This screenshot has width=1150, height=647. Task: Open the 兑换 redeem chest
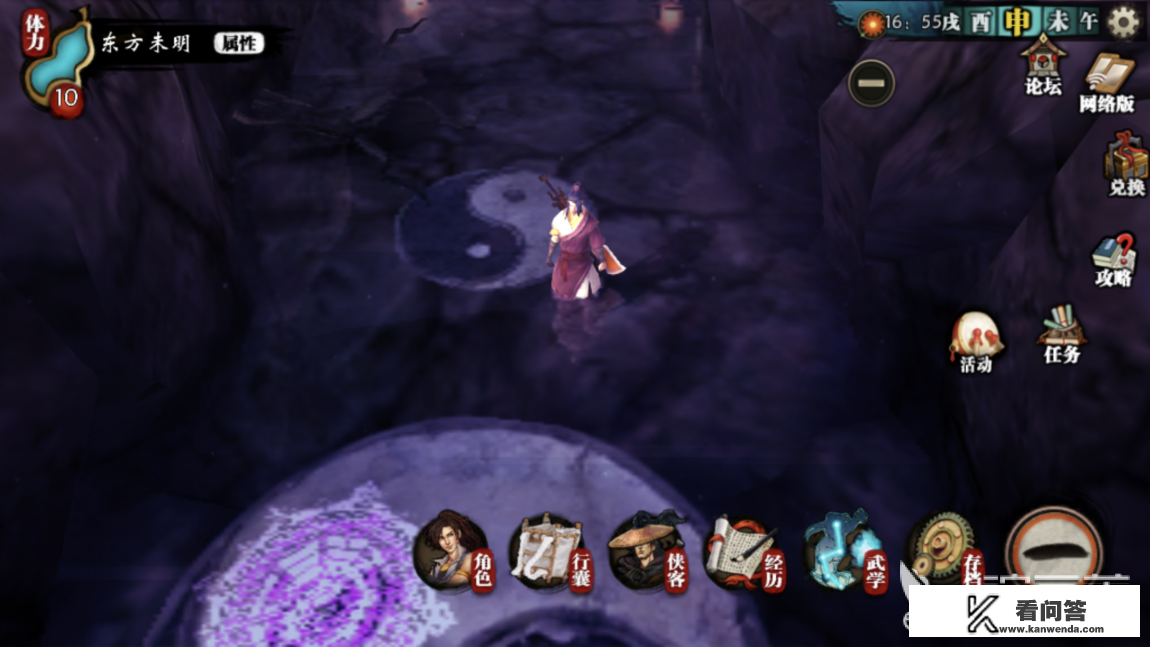(1125, 166)
